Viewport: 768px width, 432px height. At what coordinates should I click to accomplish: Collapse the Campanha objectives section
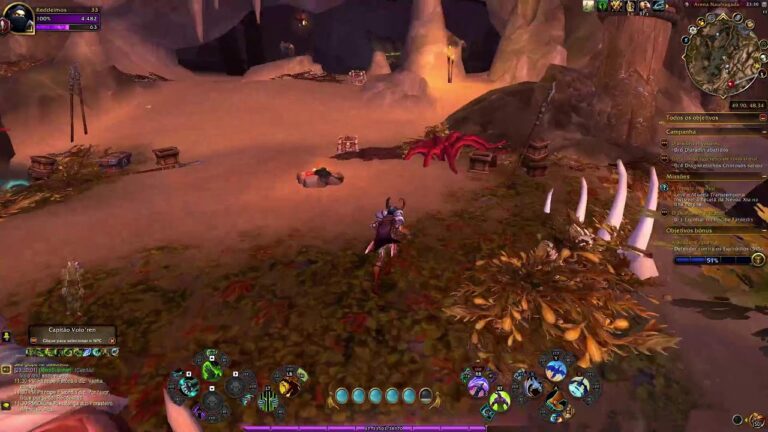click(761, 131)
